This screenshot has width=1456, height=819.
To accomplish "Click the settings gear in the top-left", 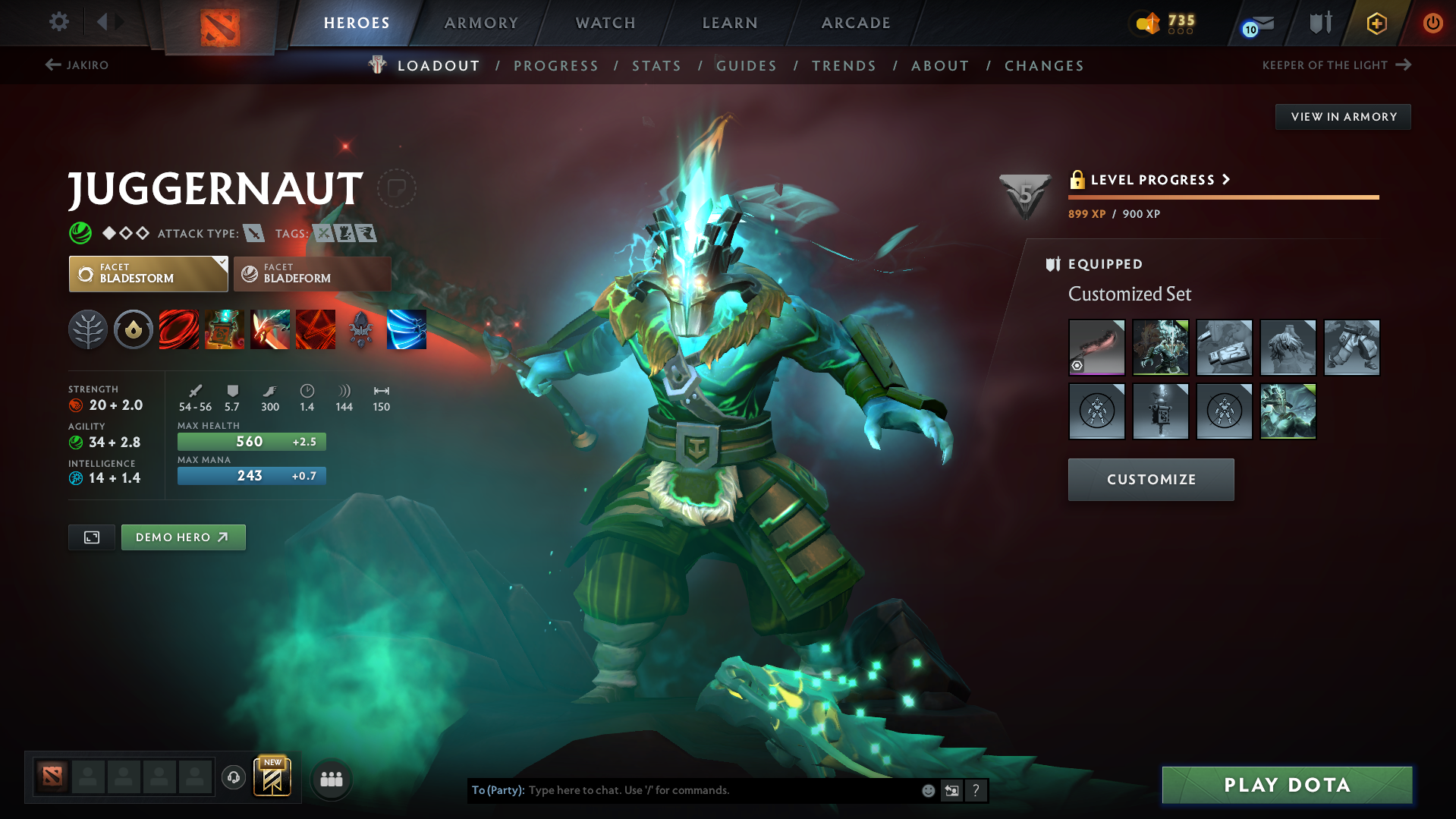I will tap(58, 22).
